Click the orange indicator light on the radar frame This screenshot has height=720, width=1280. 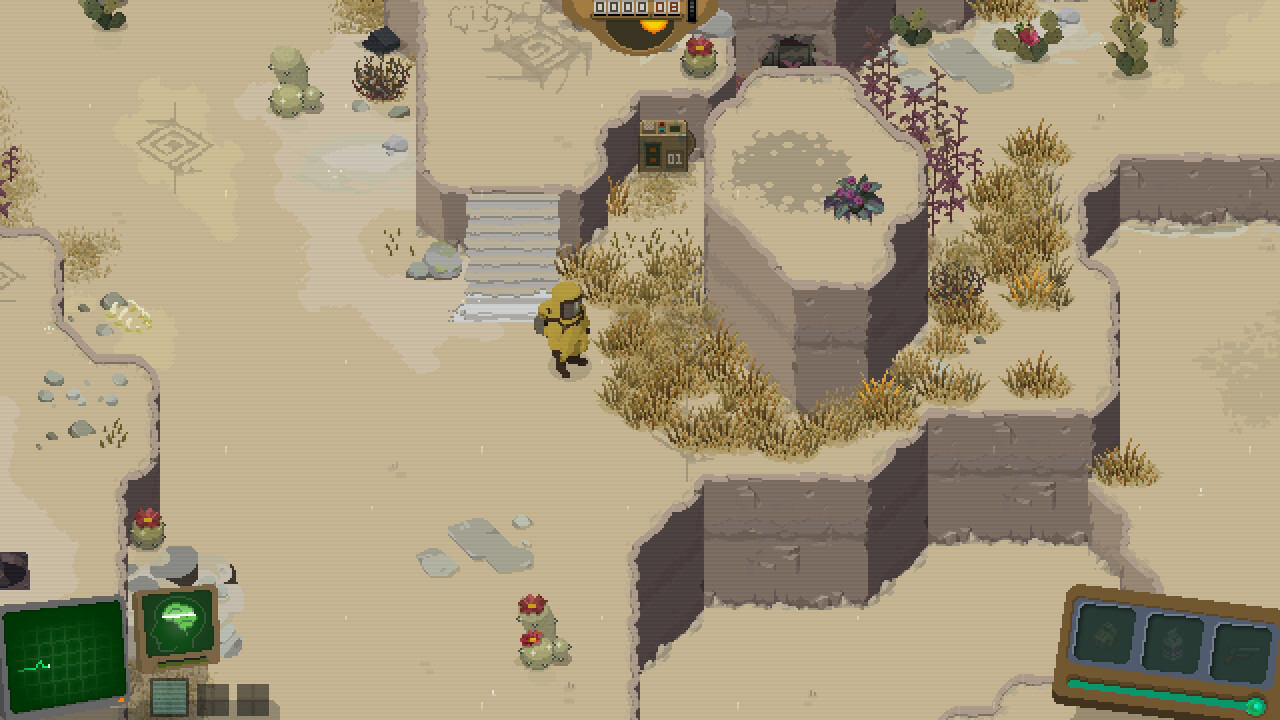121,700
